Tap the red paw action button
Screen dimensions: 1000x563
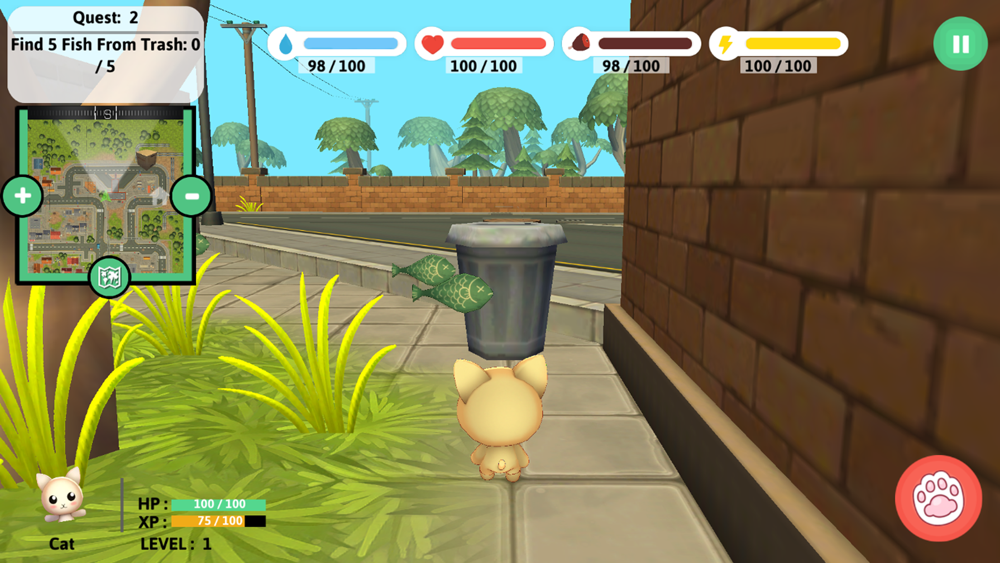pyautogui.click(x=938, y=498)
